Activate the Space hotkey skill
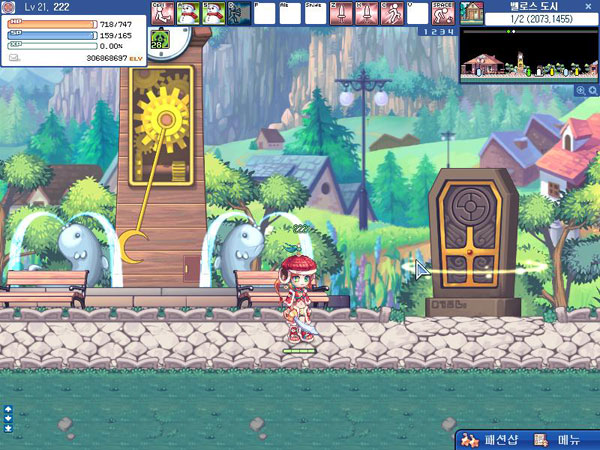Screen dimensions: 600x450 [x=443, y=13]
